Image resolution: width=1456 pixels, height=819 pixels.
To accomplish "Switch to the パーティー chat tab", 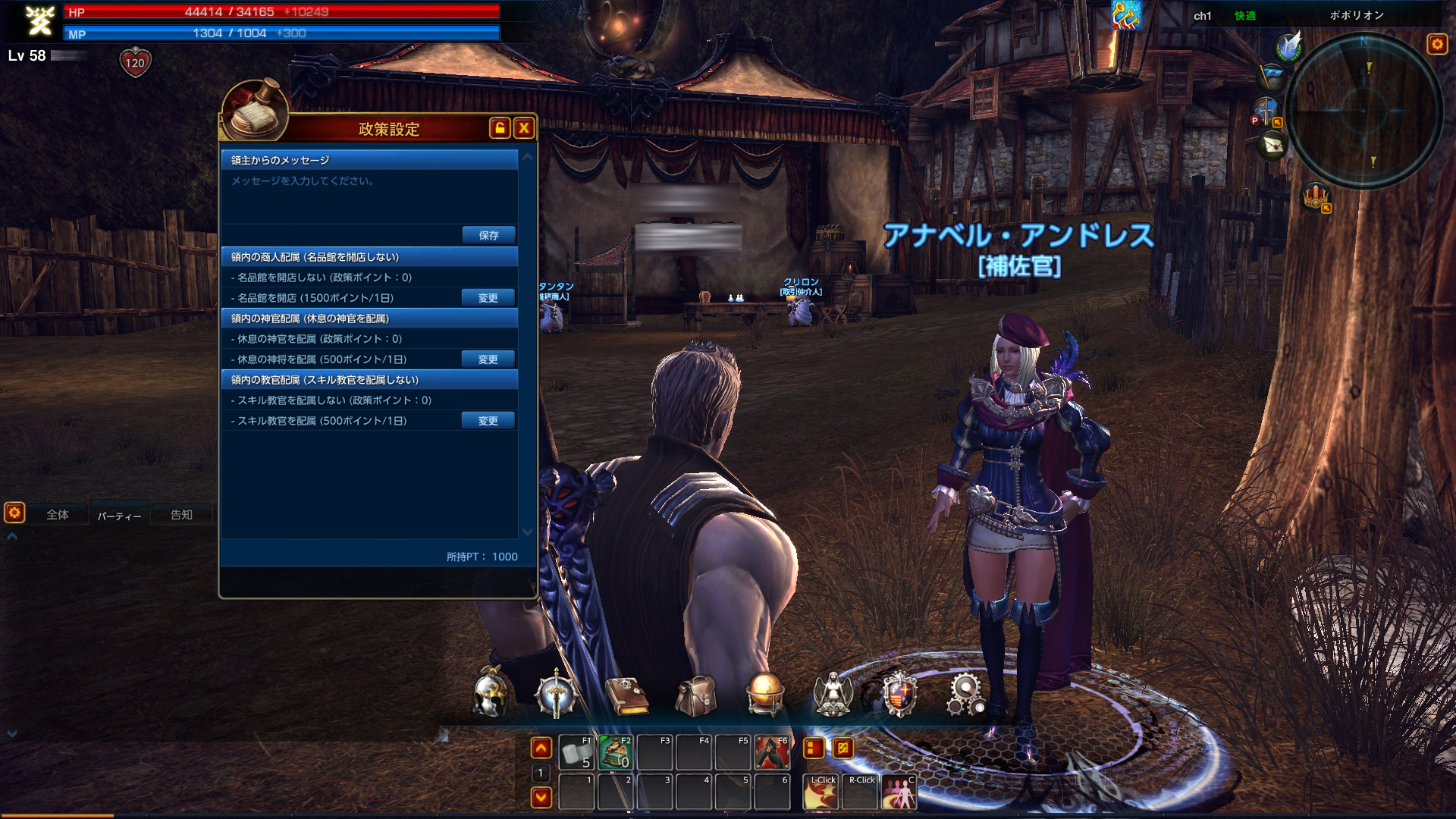I will (x=119, y=516).
